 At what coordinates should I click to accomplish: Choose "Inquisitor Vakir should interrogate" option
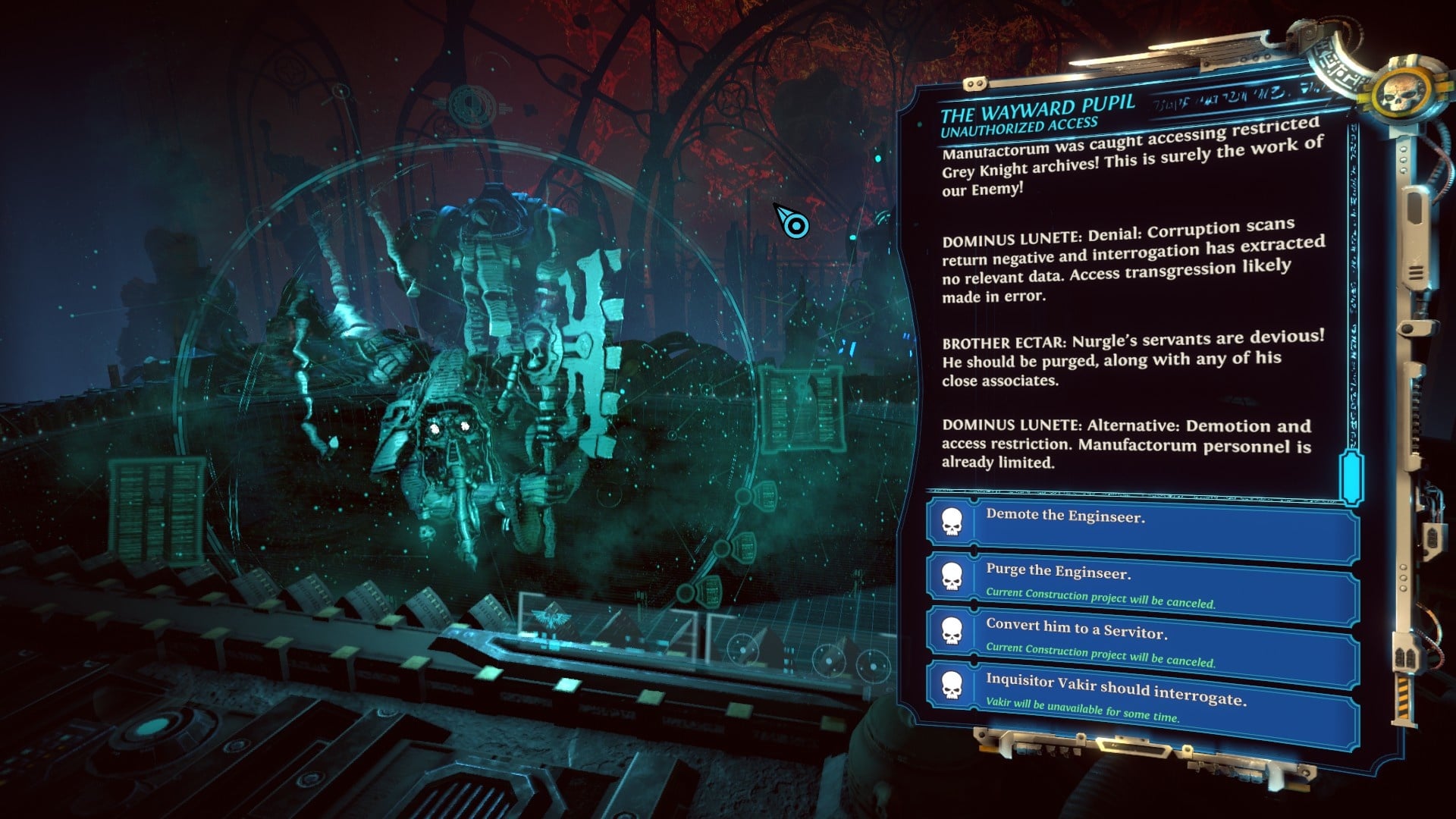1141,698
